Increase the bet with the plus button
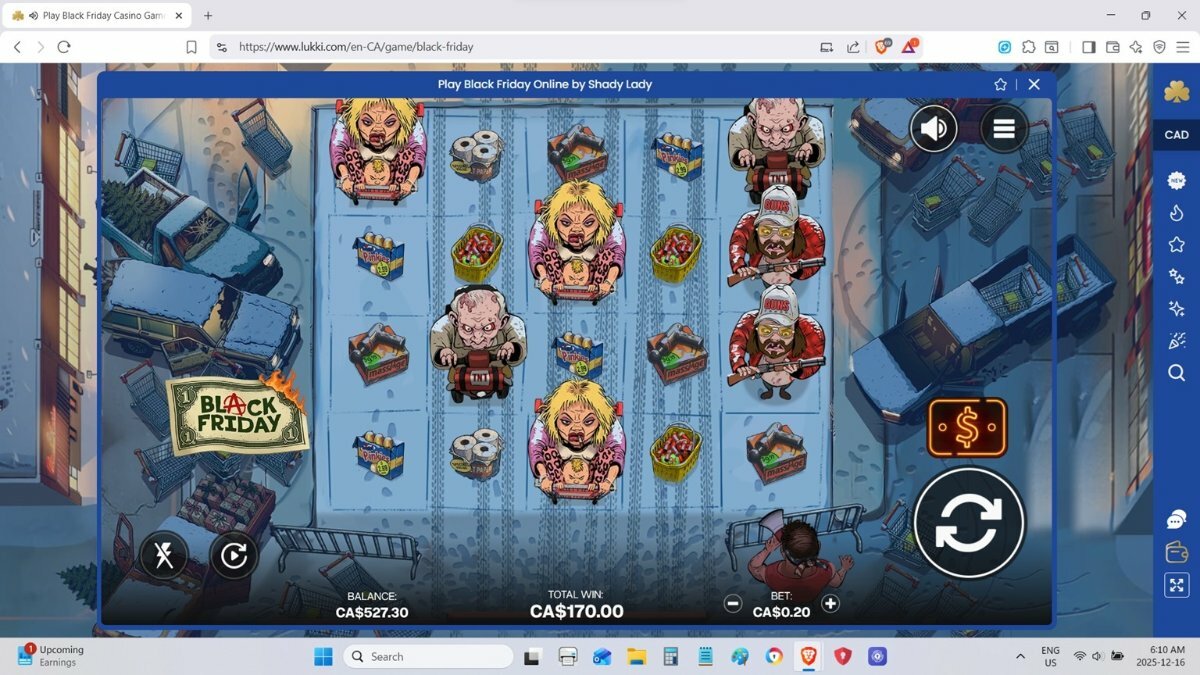The image size is (1200, 675). tap(830, 603)
